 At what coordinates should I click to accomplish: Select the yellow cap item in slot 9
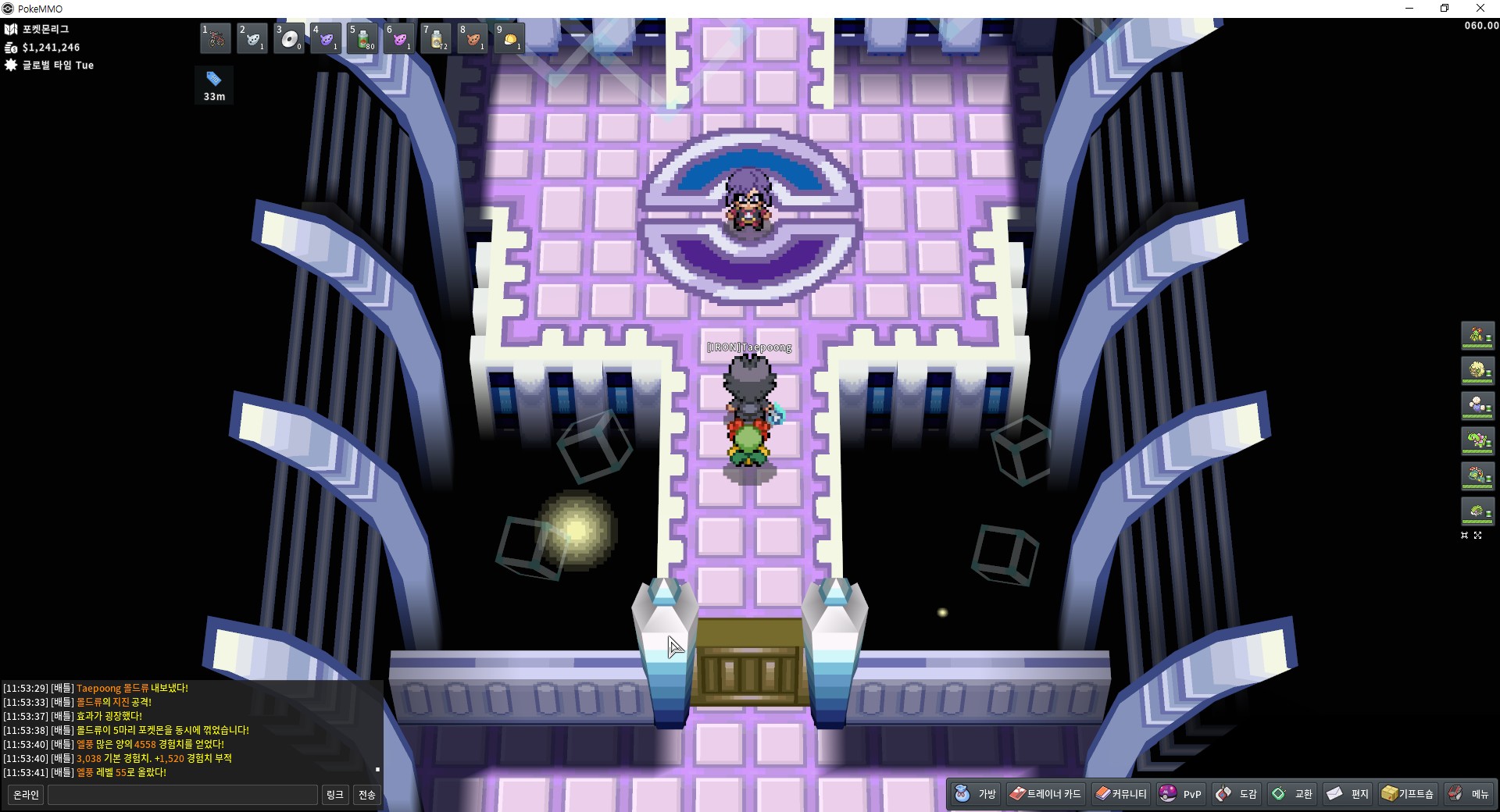(x=509, y=38)
